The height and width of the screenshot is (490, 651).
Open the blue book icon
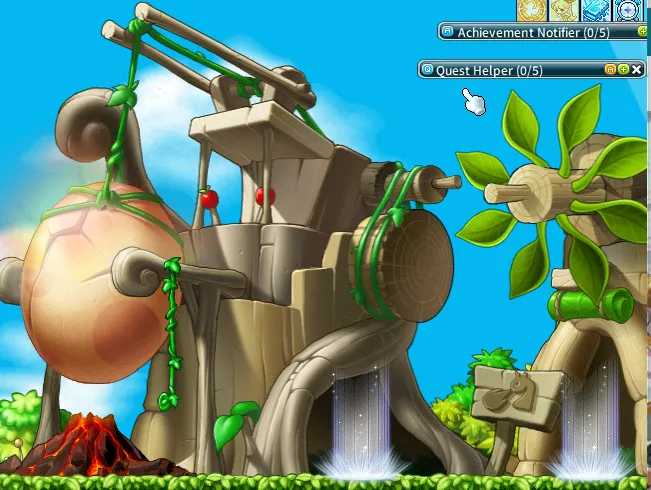click(596, 9)
